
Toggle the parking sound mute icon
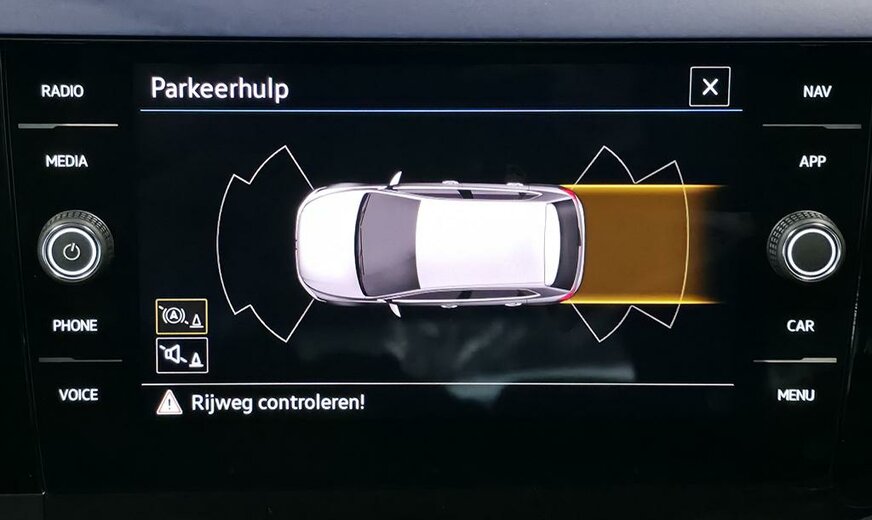point(181,355)
